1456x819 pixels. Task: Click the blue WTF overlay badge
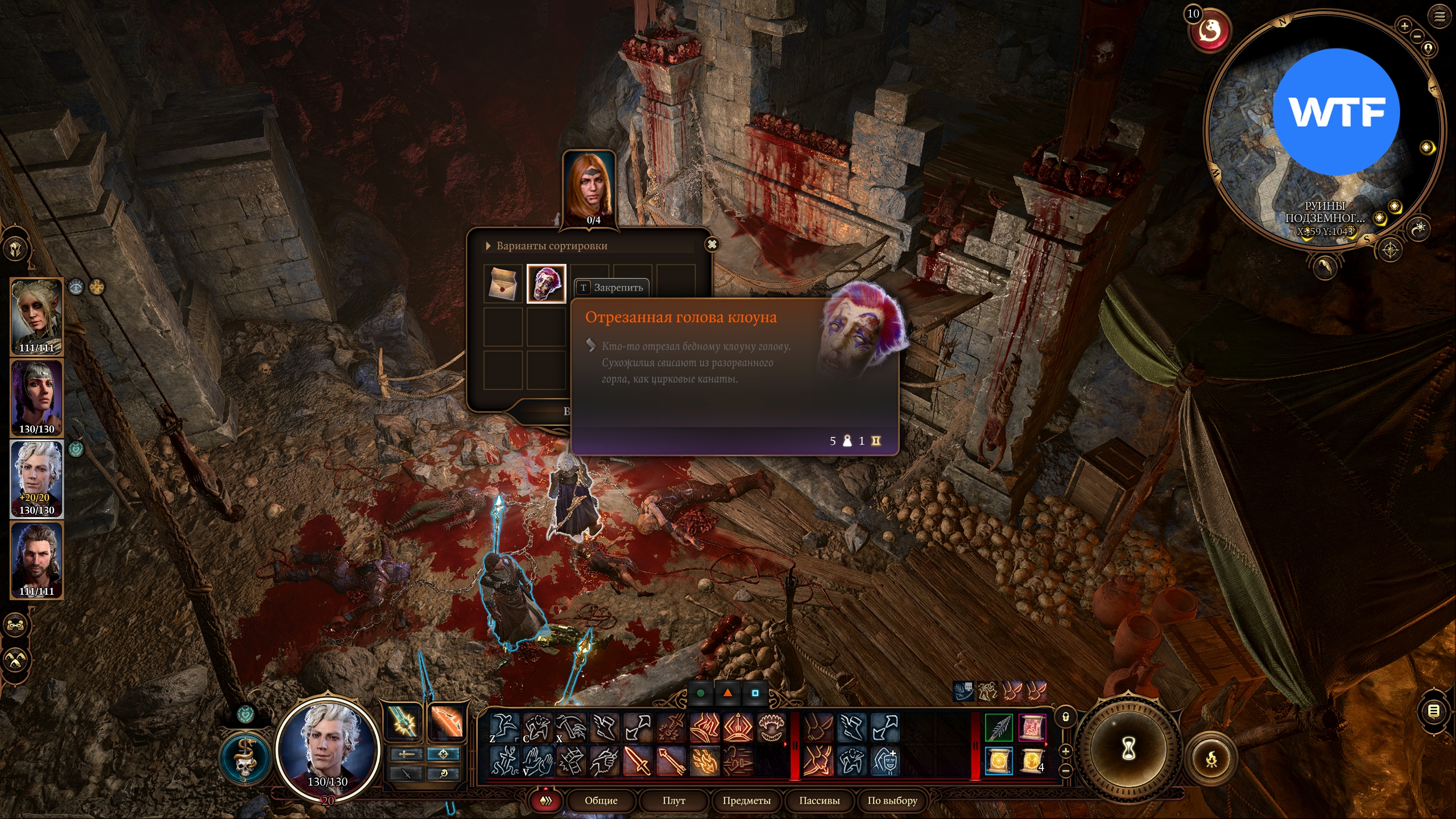pos(1335,112)
